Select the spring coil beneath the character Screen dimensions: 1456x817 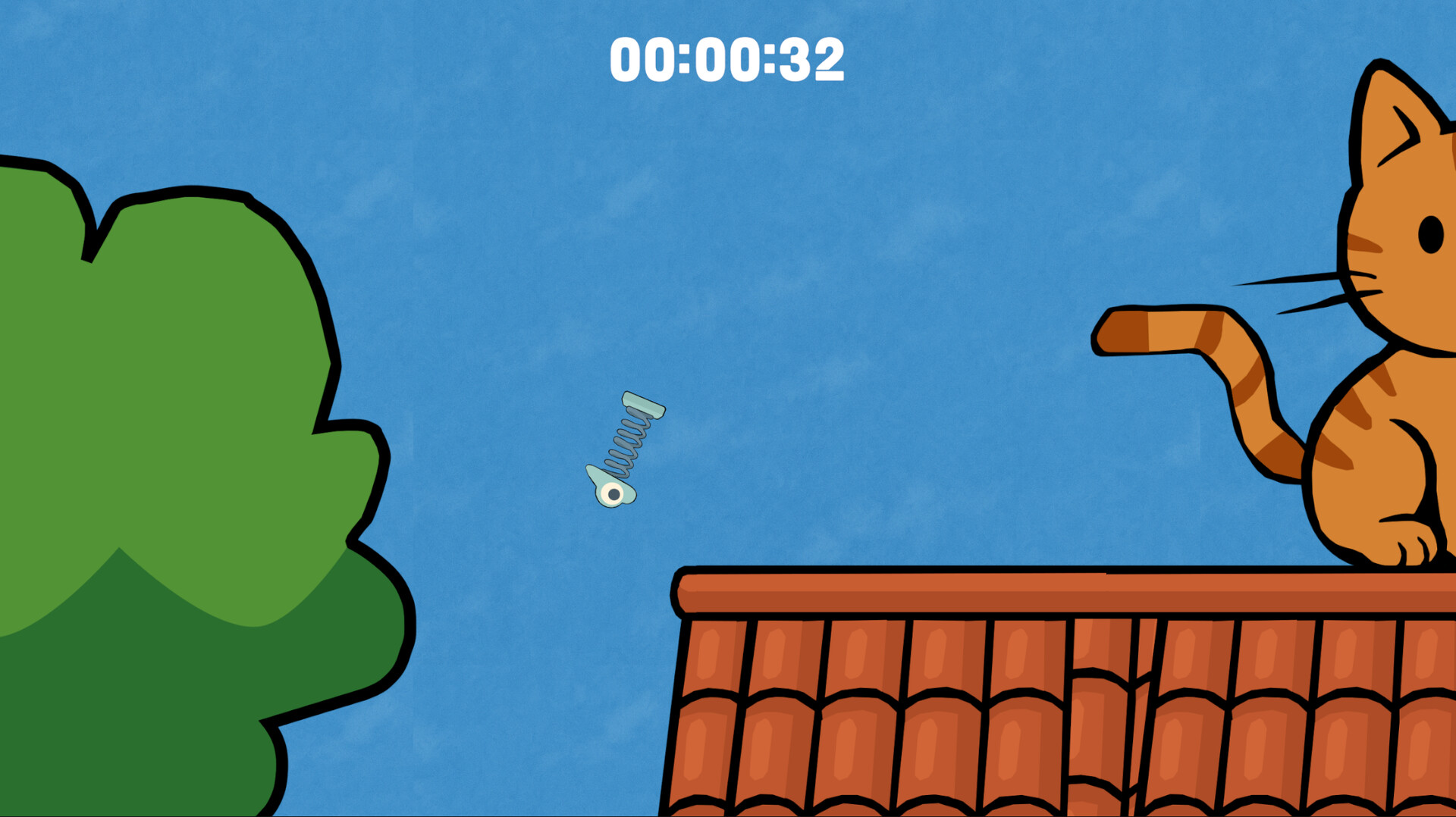point(626,440)
